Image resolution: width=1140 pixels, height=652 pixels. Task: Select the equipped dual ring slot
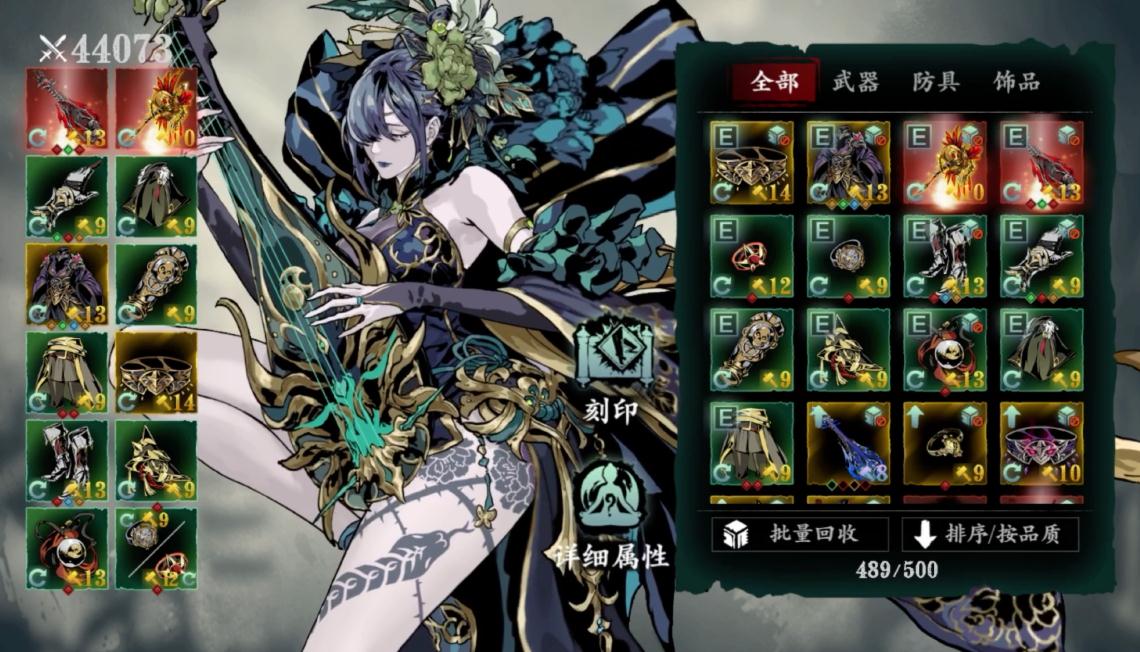click(156, 548)
